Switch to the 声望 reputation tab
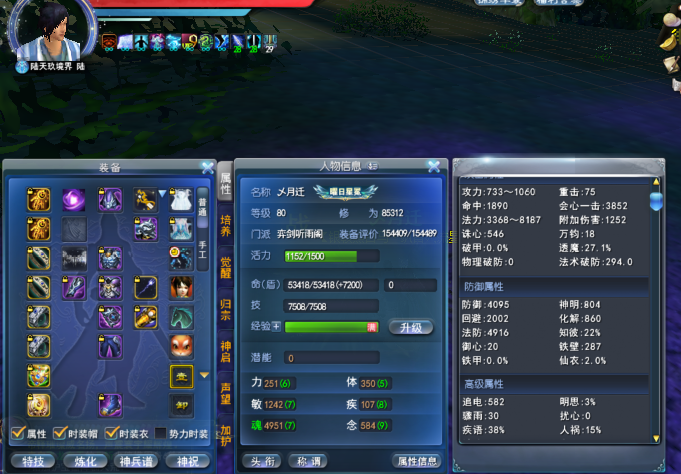This screenshot has height=474, width=681. pyautogui.click(x=225, y=391)
